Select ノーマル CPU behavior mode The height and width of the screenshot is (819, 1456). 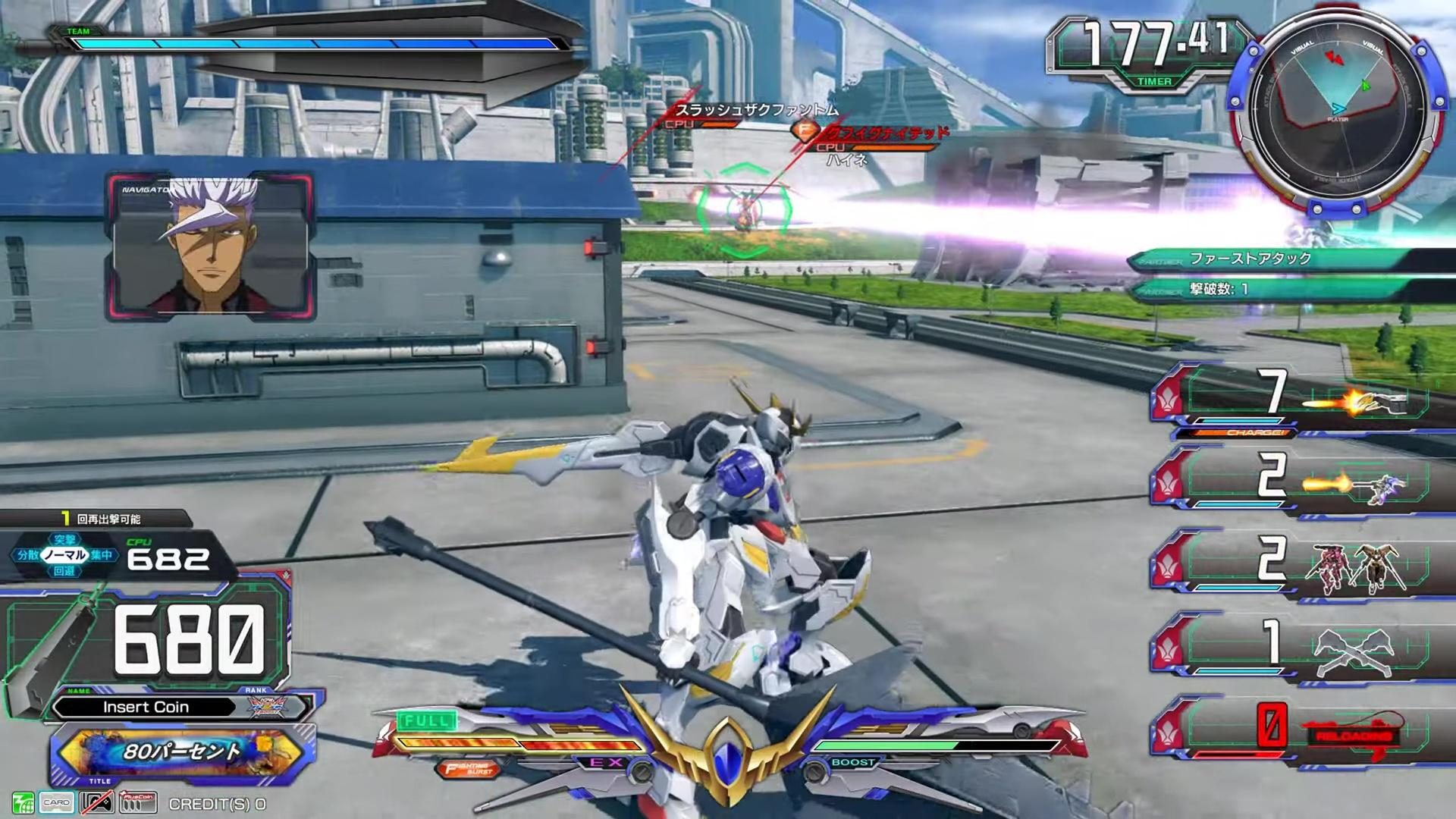(64, 554)
